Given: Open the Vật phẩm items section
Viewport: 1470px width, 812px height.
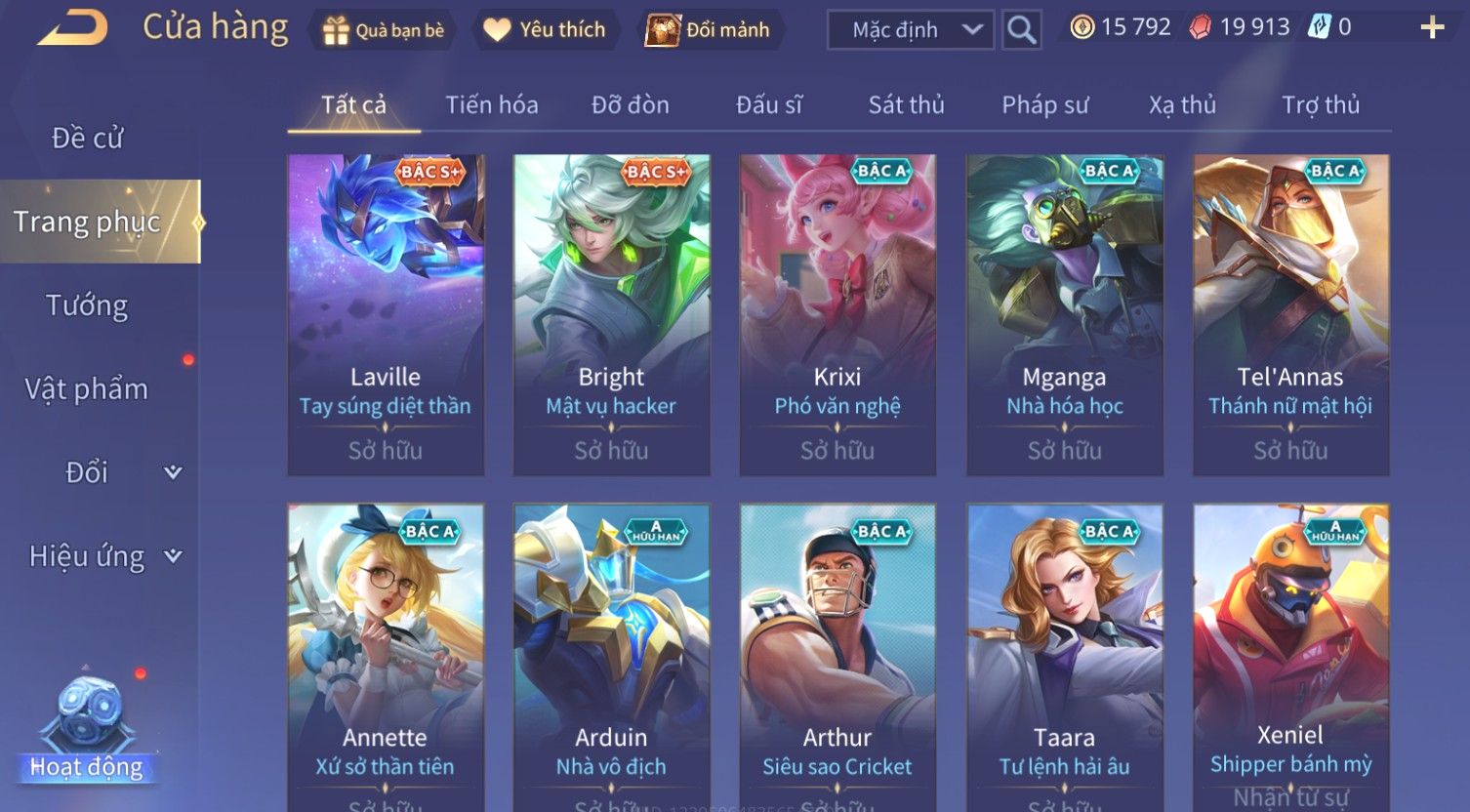Looking at the screenshot, I should 87,389.
